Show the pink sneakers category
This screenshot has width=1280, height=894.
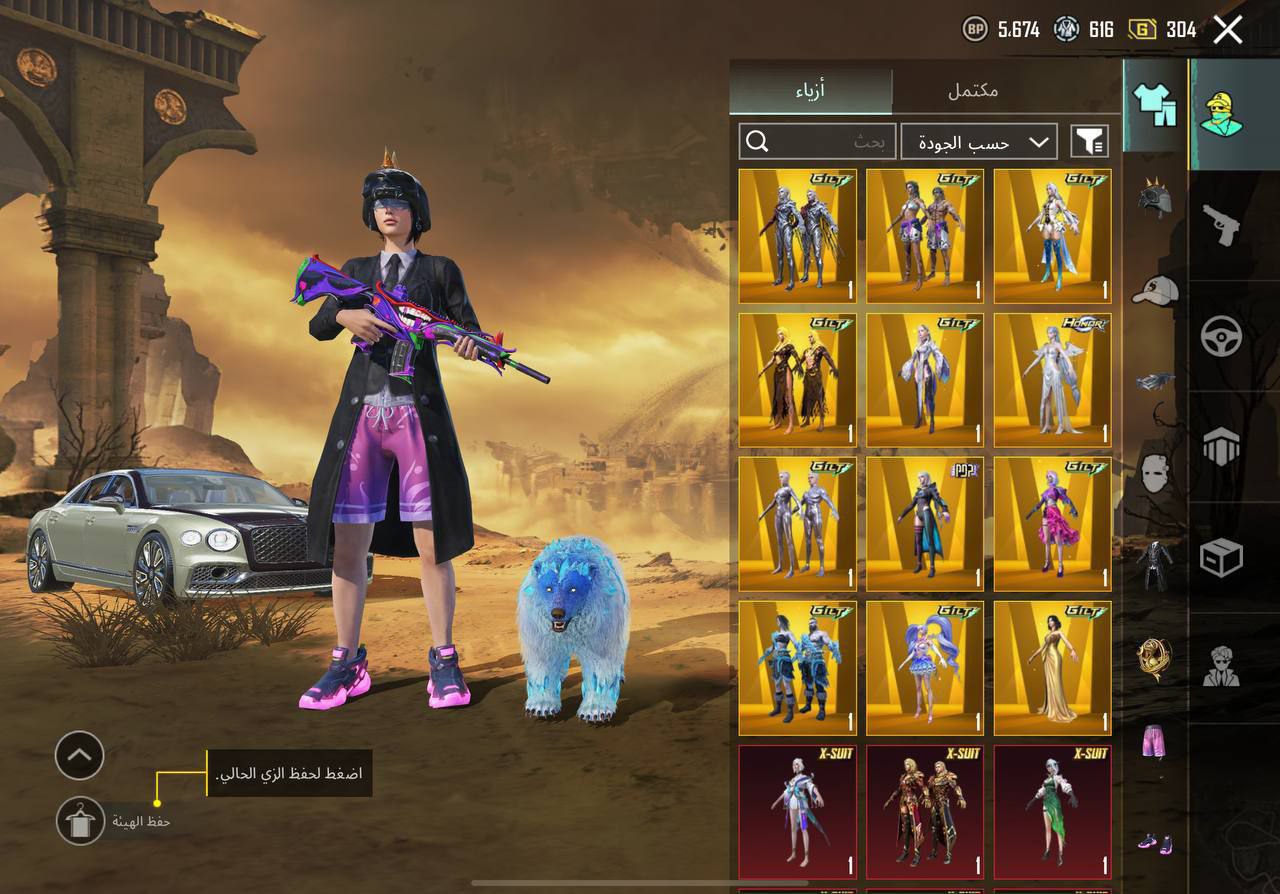[x=1155, y=842]
